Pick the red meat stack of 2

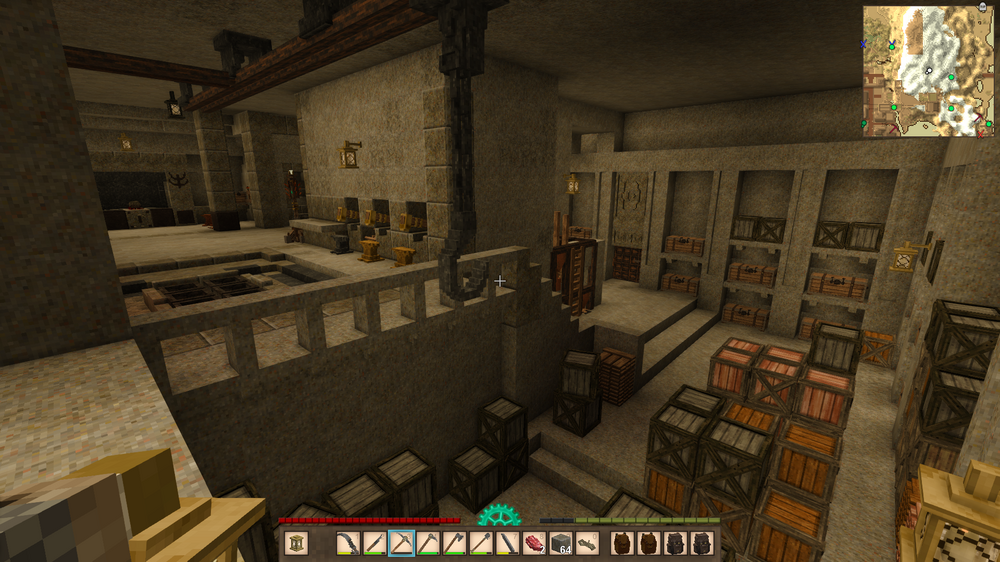(535, 544)
